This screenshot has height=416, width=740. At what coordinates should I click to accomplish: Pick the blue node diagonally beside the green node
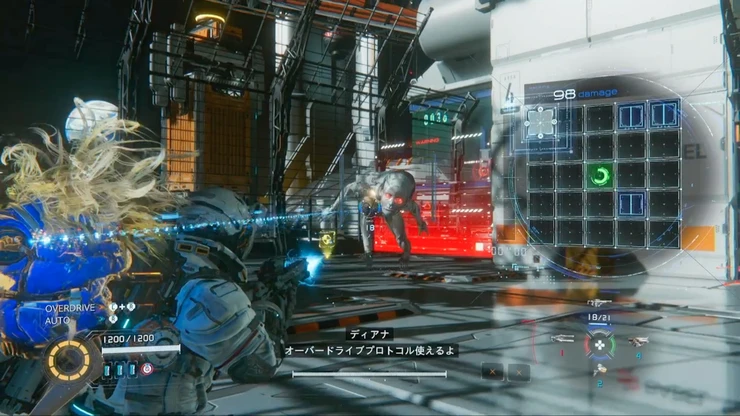pos(632,204)
